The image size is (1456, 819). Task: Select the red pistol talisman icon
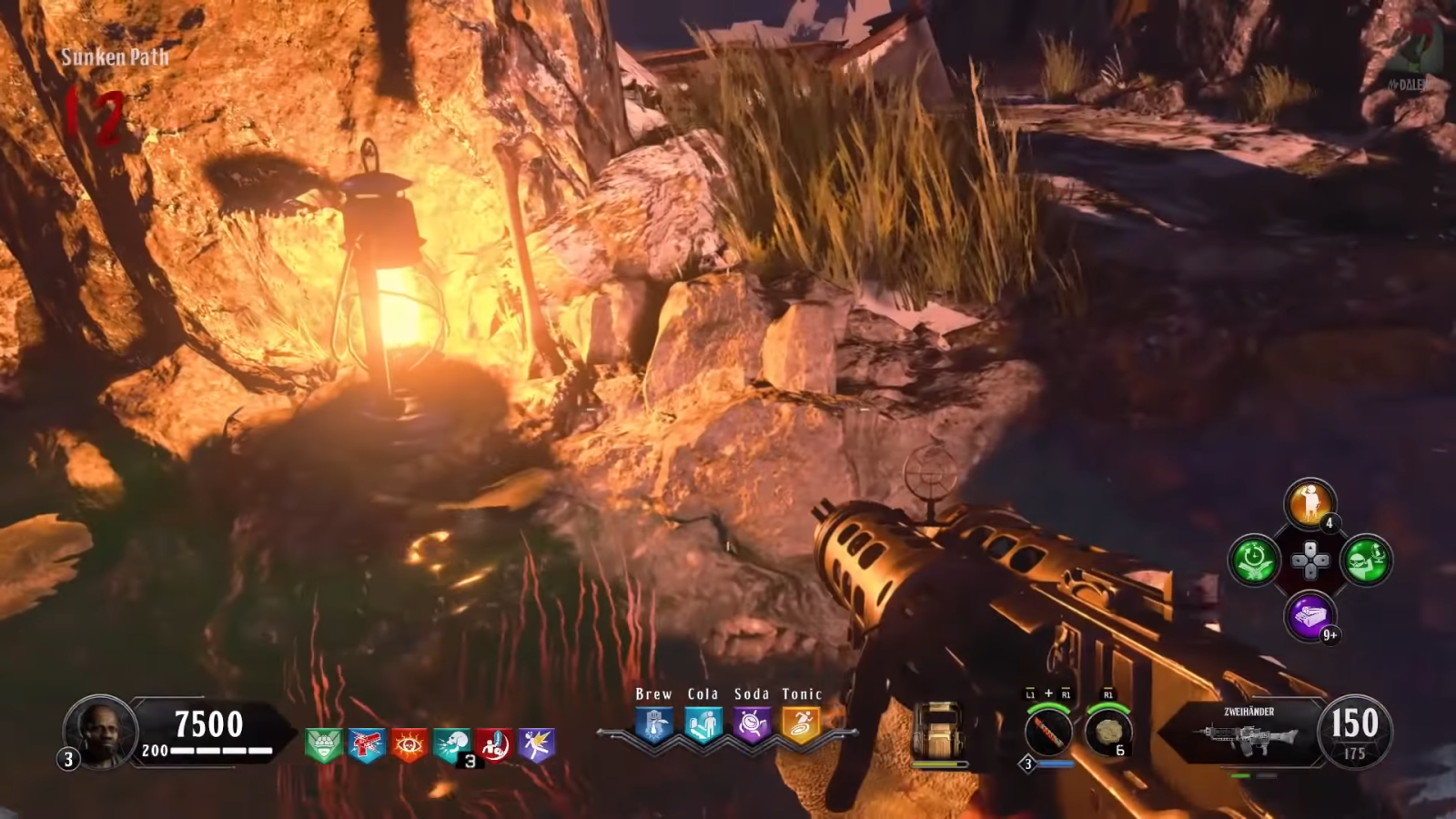366,746
